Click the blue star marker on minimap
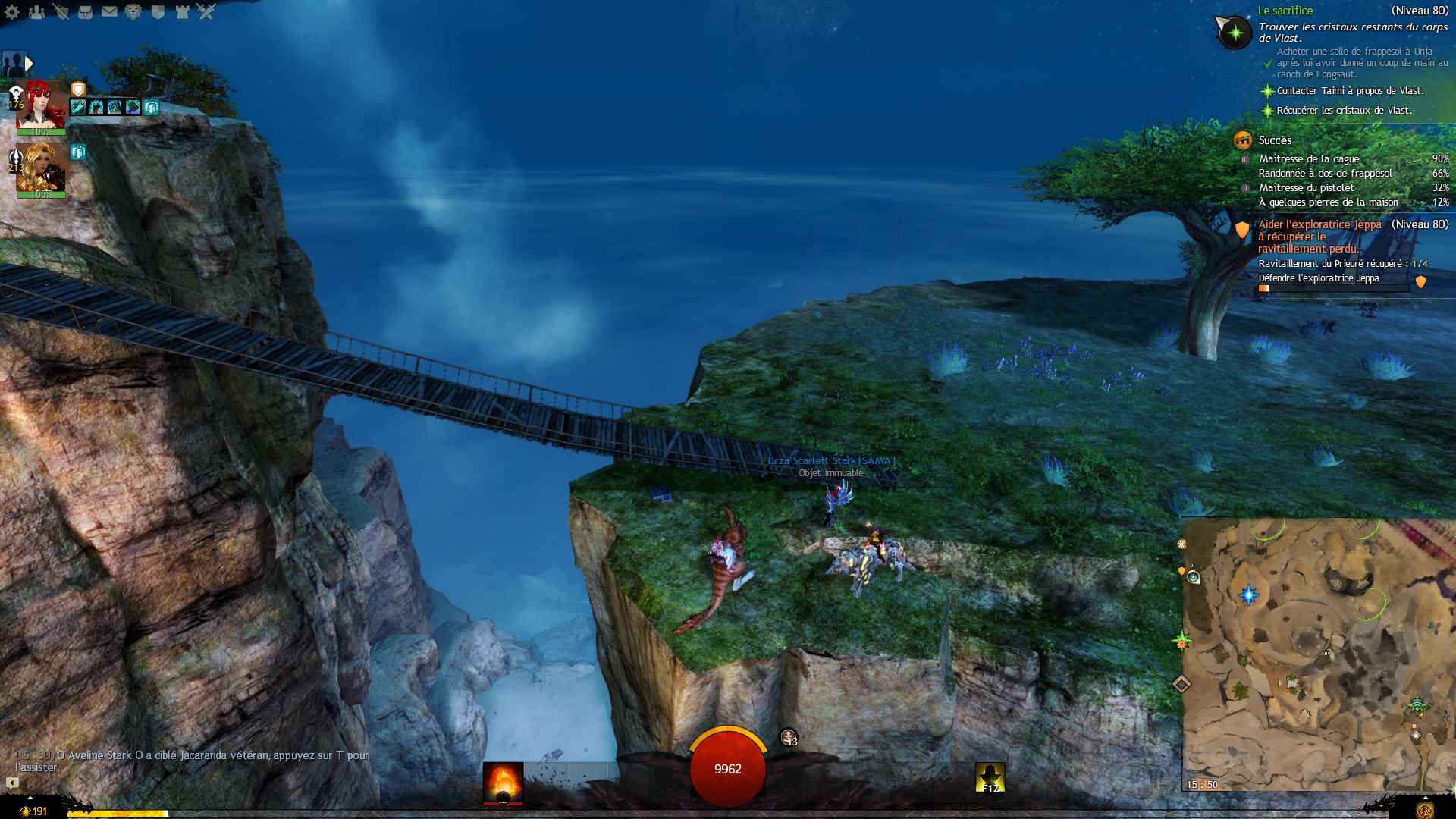This screenshot has height=819, width=1456. (1248, 595)
